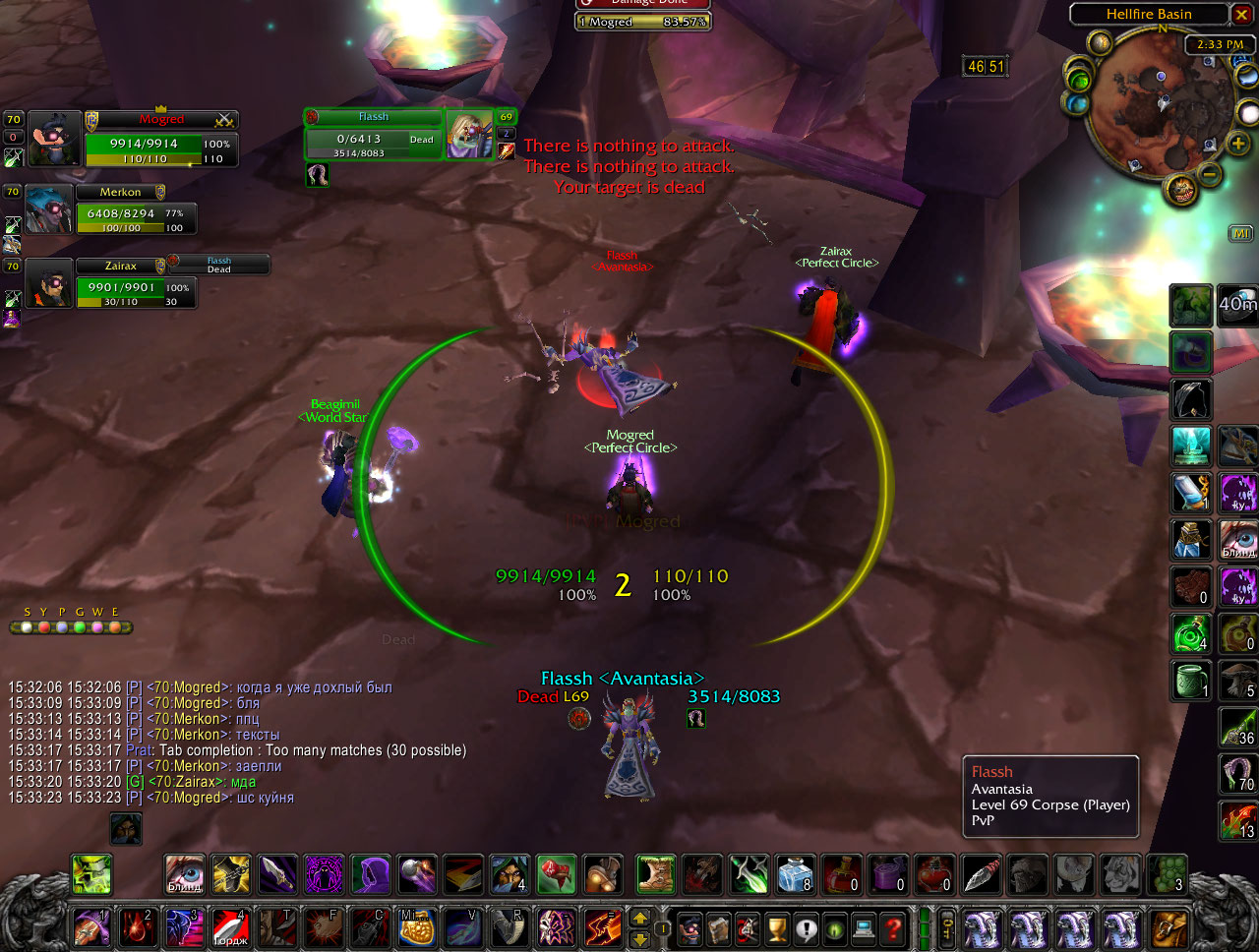The height and width of the screenshot is (952, 1259).
Task: Open the red question mark help button
Action: (893, 928)
